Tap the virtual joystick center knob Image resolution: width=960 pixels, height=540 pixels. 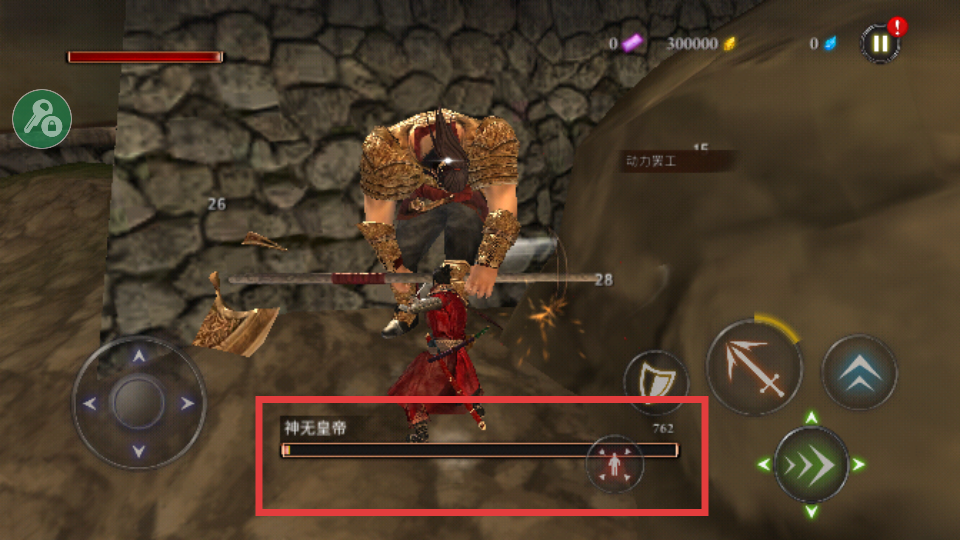click(138, 403)
